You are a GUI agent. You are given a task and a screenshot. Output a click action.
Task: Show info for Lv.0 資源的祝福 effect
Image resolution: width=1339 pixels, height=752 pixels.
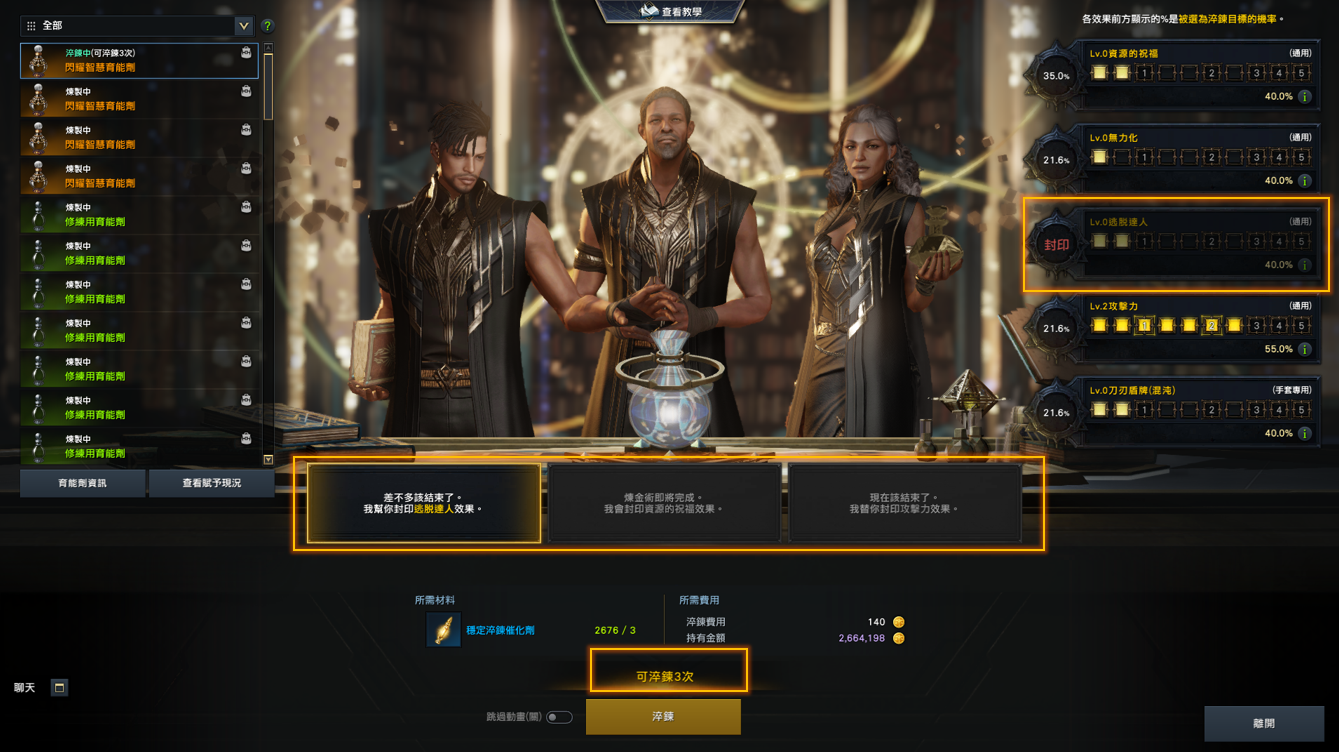(x=1304, y=97)
